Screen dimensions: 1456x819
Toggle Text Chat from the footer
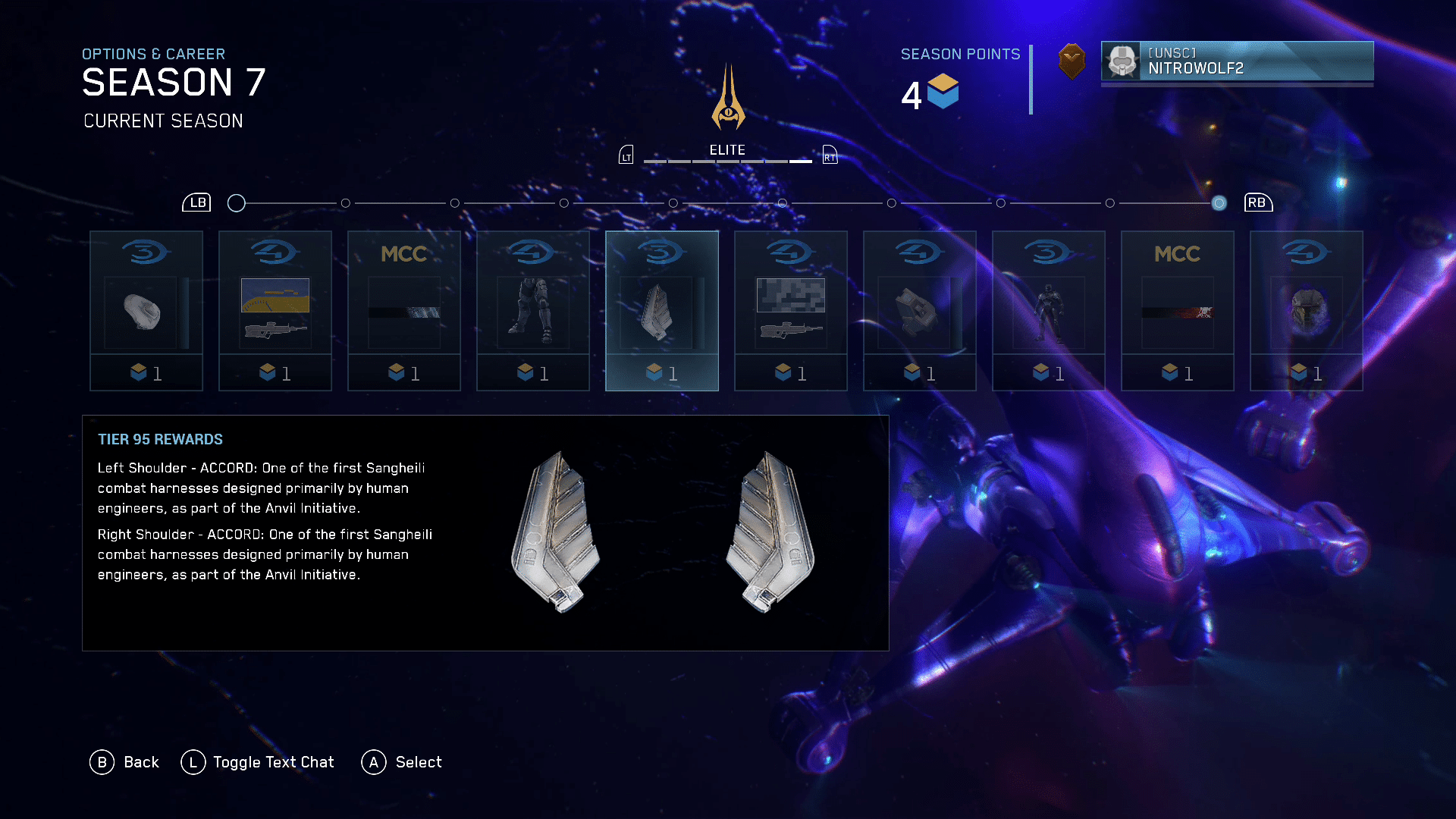[x=258, y=762]
